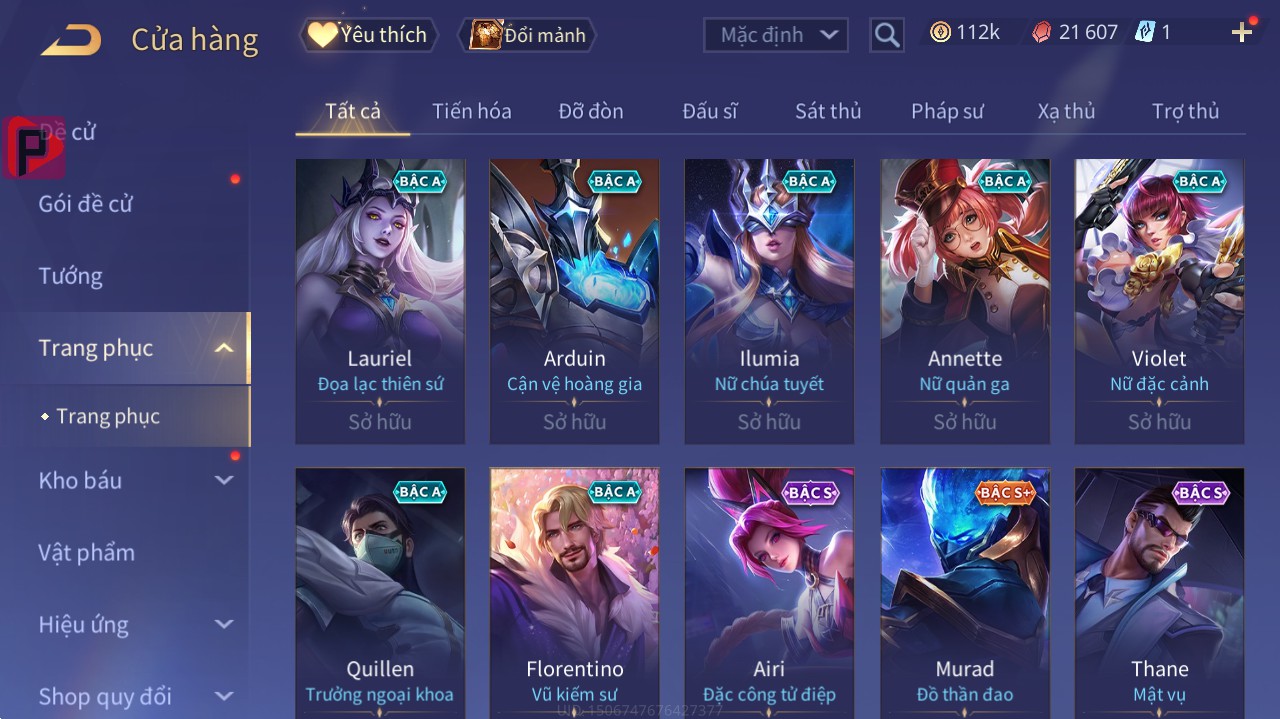Viewport: 1280px width, 719px height.
Task: Open the Vật phẩm items section
Action: click(86, 552)
